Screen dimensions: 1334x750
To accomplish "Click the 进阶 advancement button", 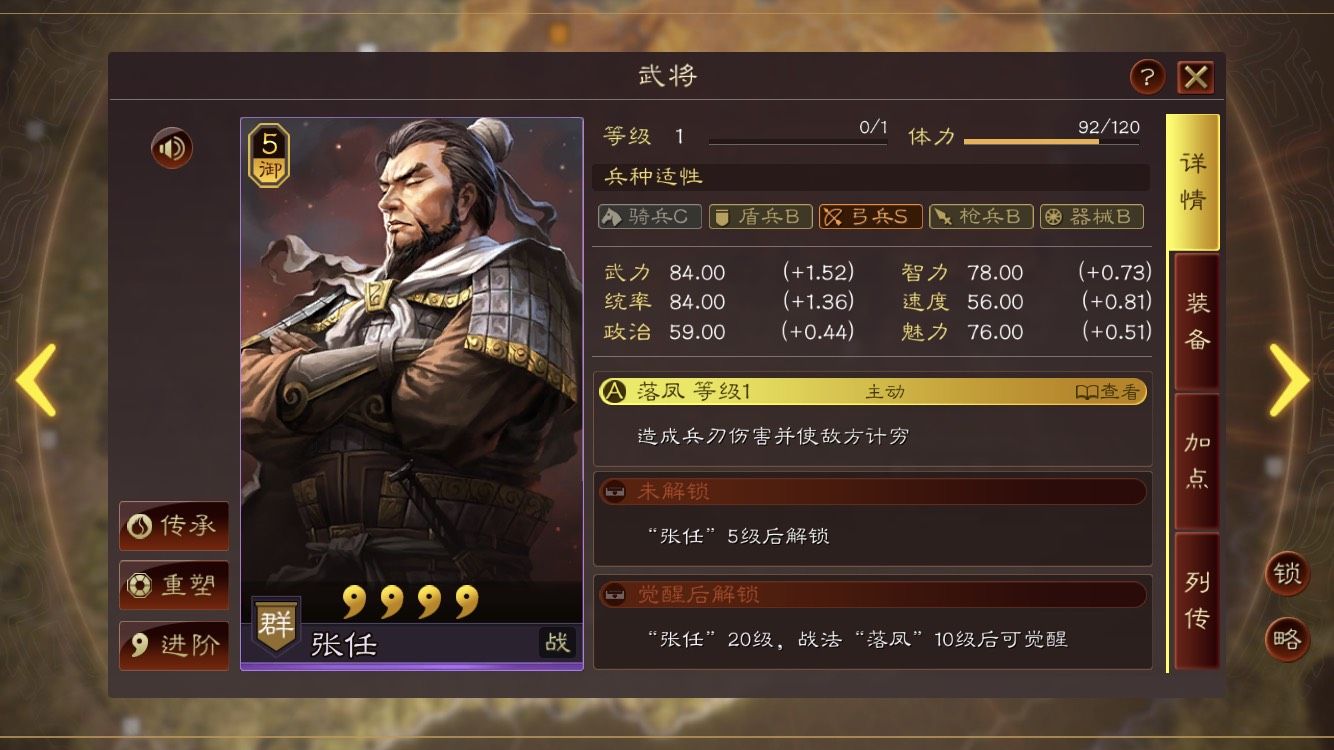I will point(173,646).
